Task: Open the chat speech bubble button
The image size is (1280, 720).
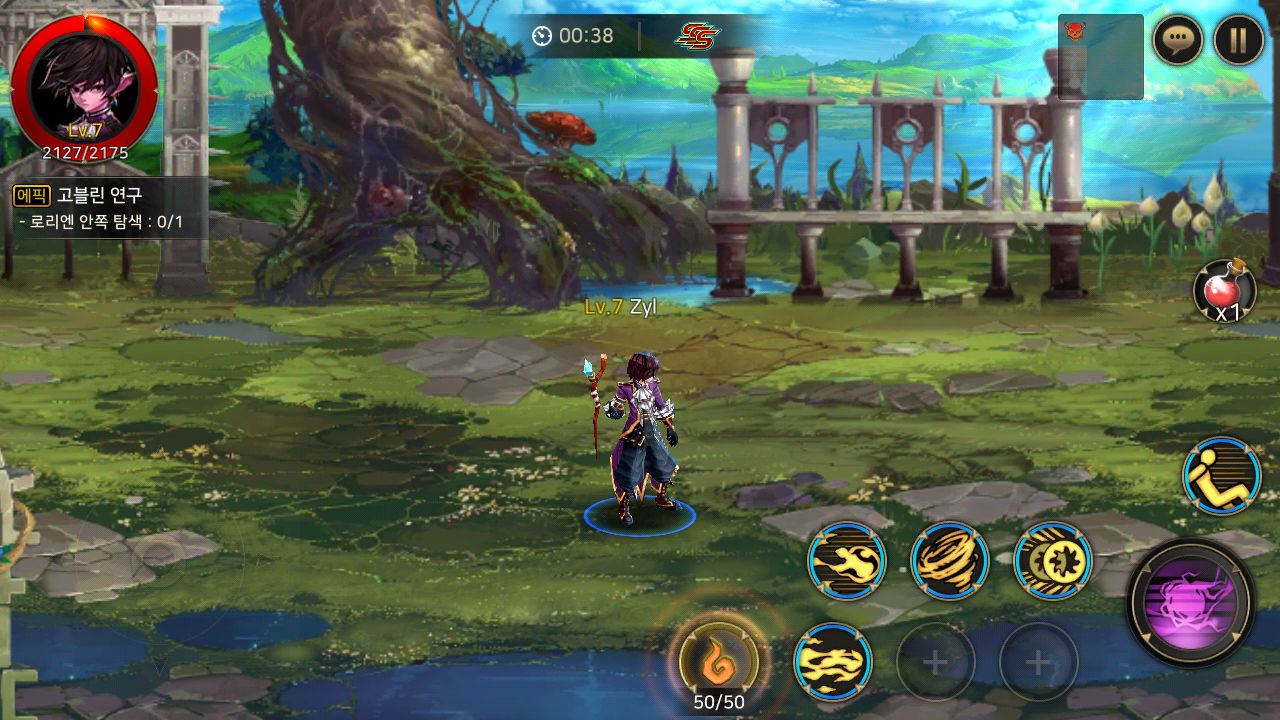Action: coord(1177,41)
